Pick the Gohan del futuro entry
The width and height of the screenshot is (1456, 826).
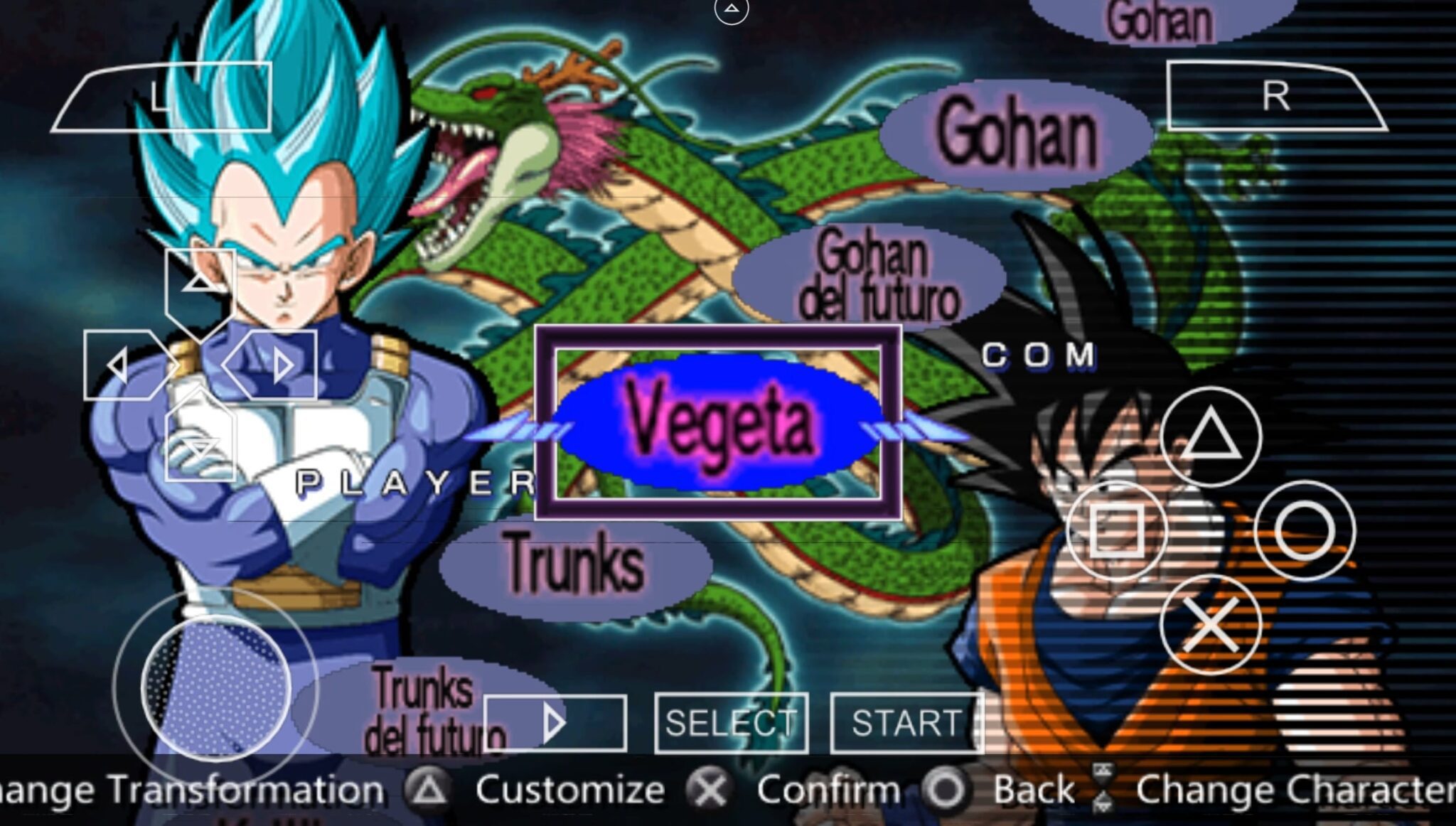coord(873,276)
